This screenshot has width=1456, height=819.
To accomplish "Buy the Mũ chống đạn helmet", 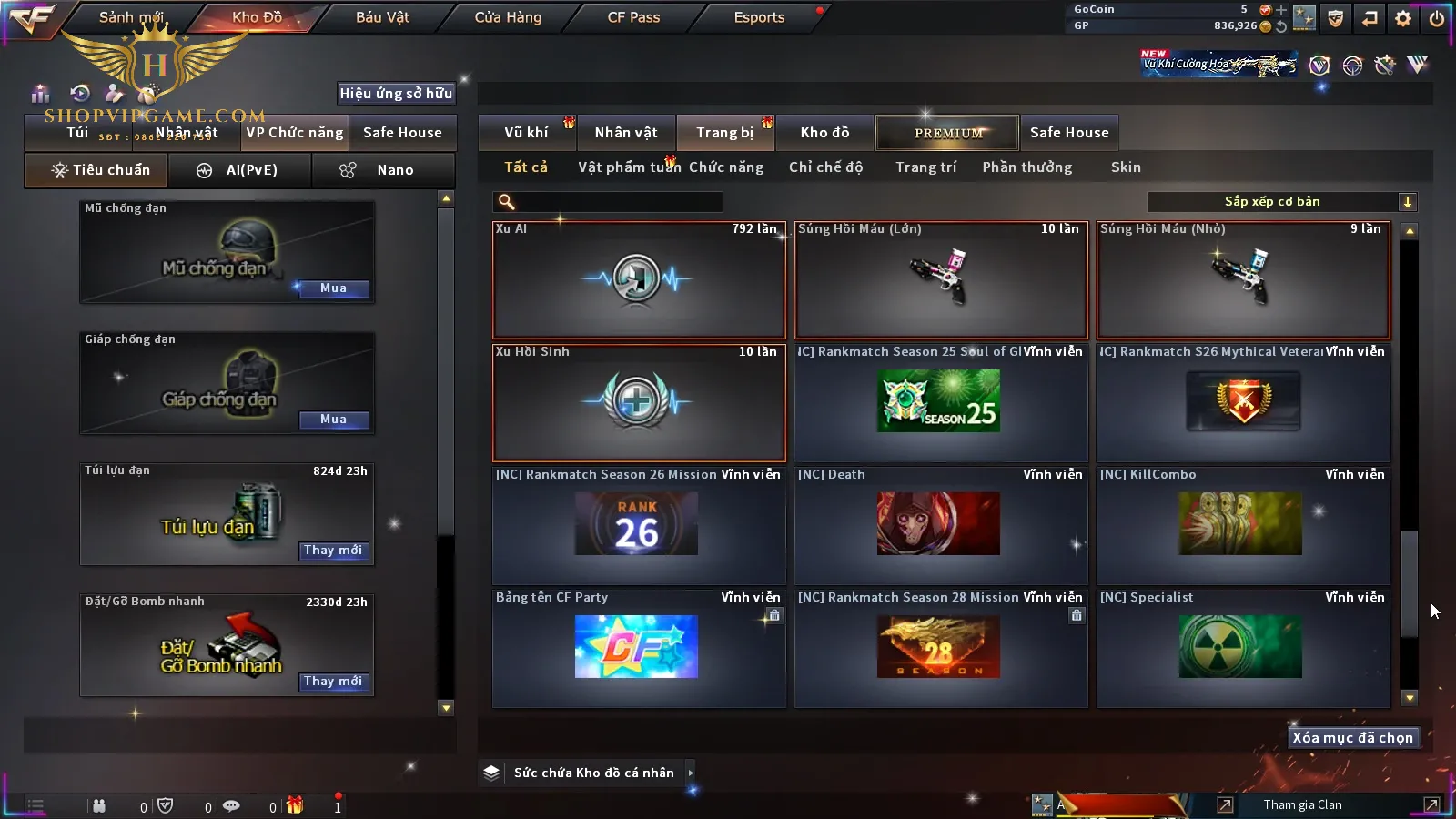I will (333, 288).
